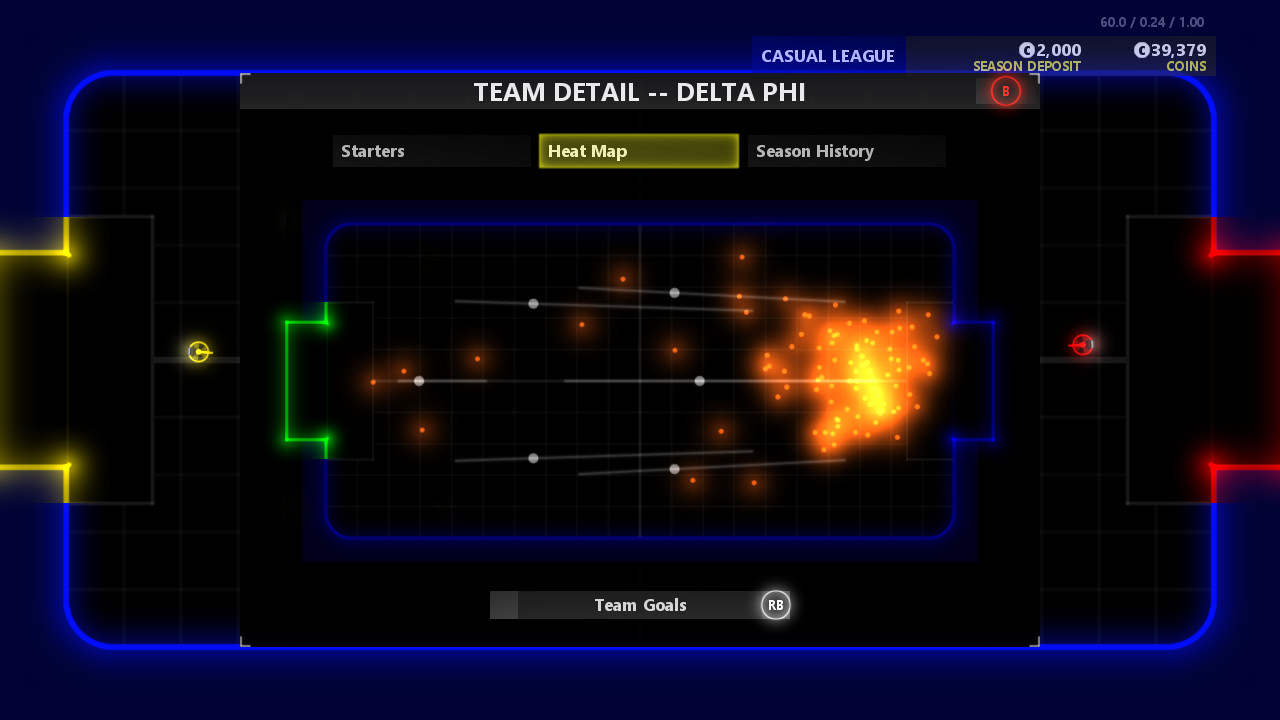Click the TEAM DETAIL -- DELTA PHI title bar

click(640, 92)
